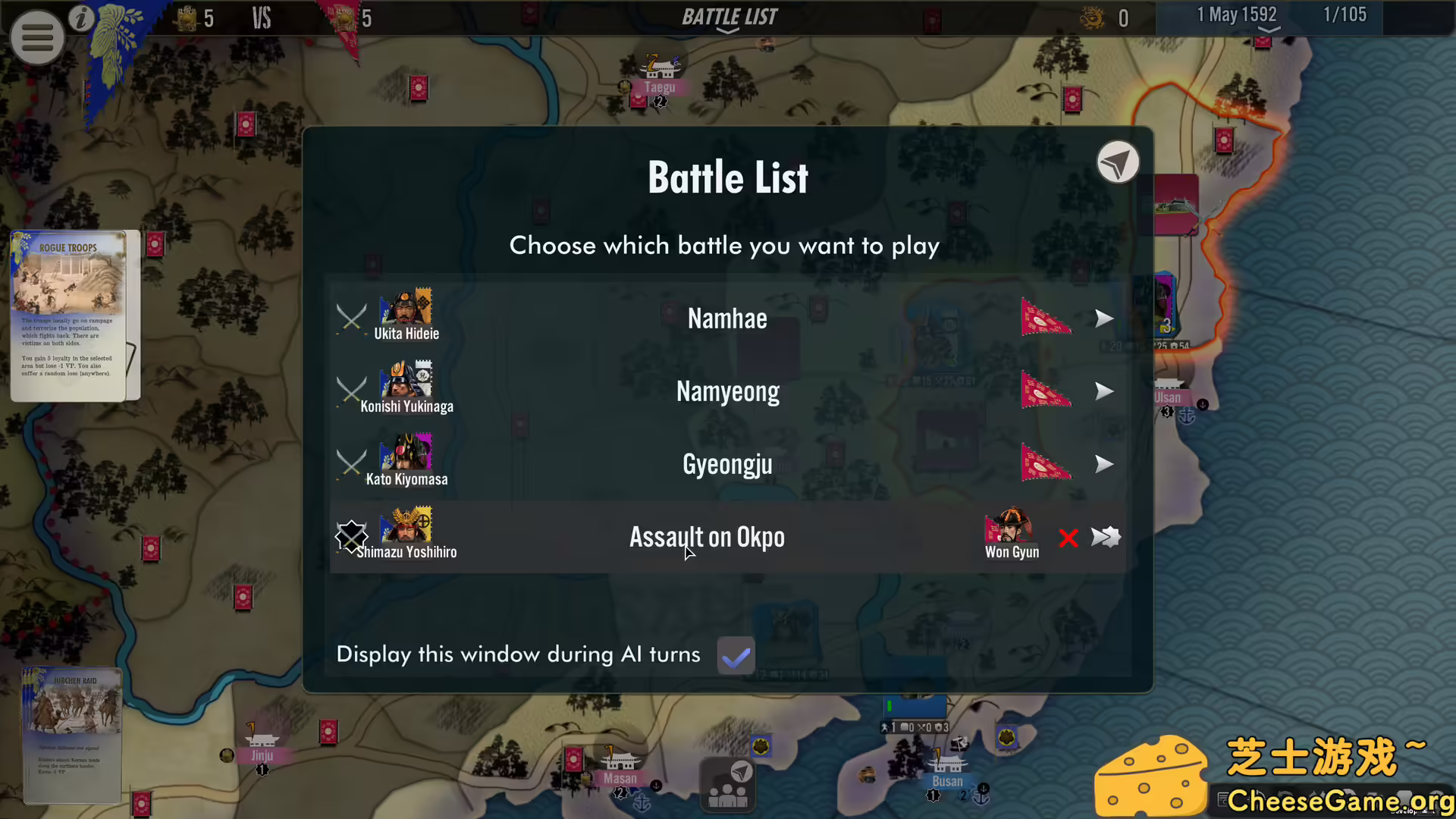Open the hamburger main menu
1456x819 pixels.
coord(37,36)
